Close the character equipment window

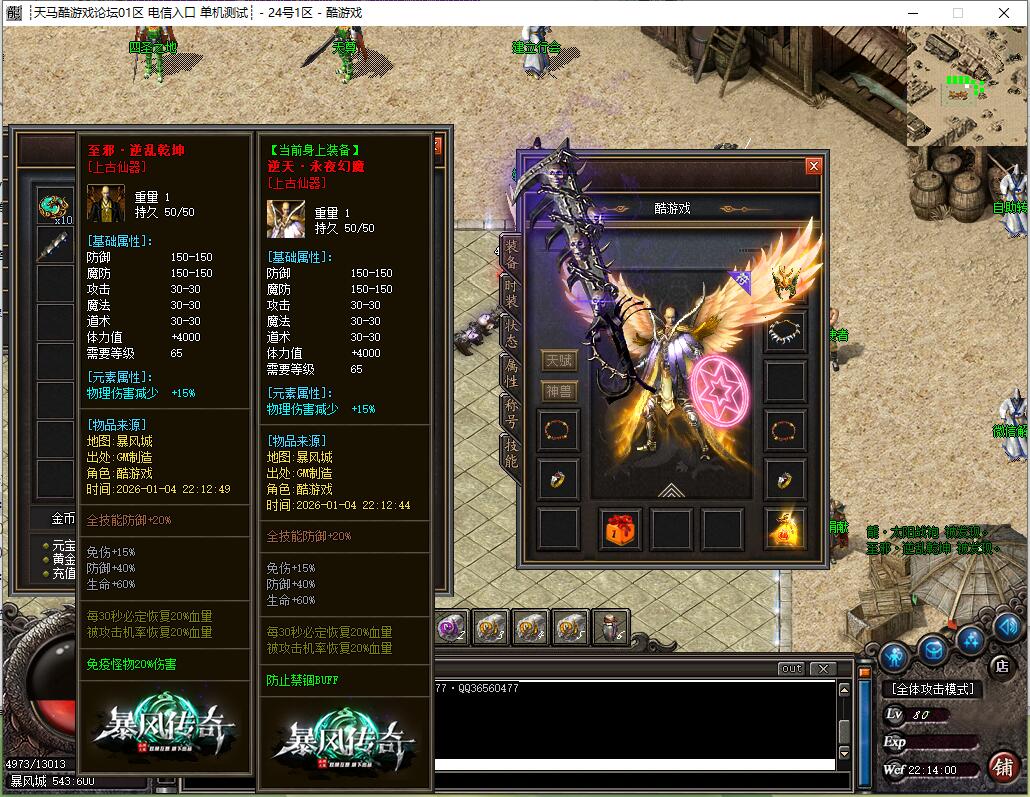(x=813, y=166)
